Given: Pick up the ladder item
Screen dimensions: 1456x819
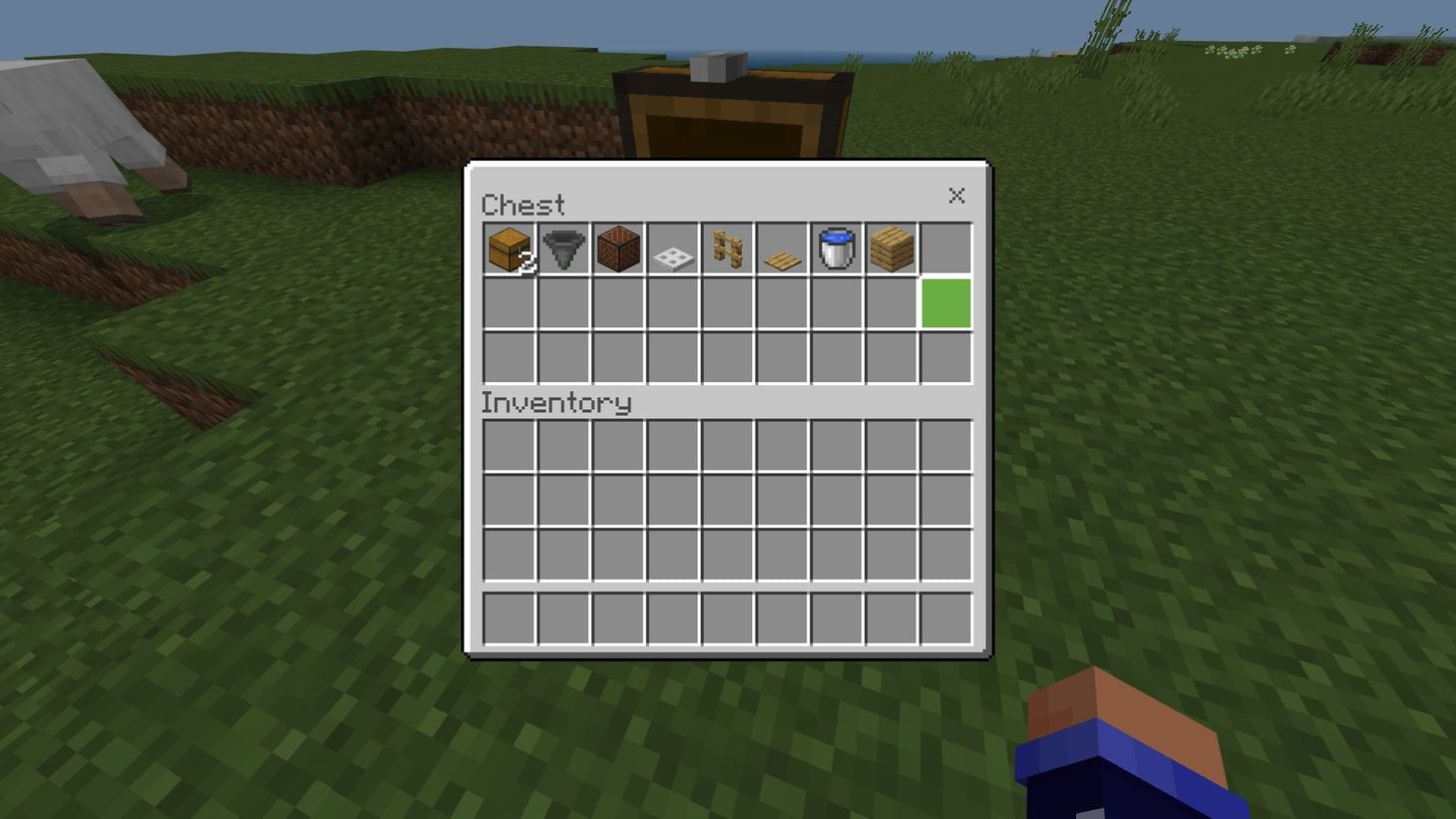Looking at the screenshot, I should click(x=727, y=249).
